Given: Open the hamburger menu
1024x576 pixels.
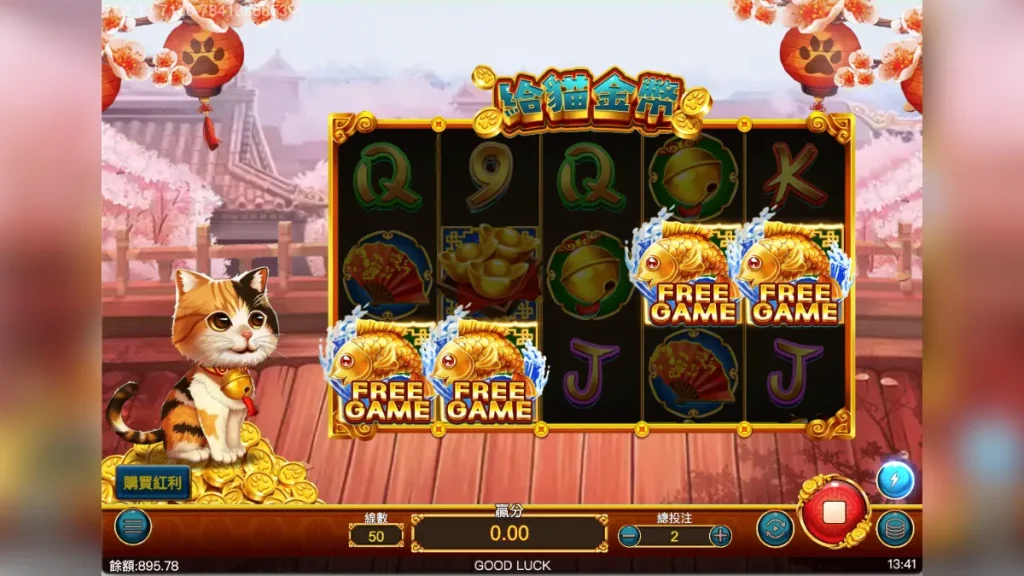Looking at the screenshot, I should point(132,527).
